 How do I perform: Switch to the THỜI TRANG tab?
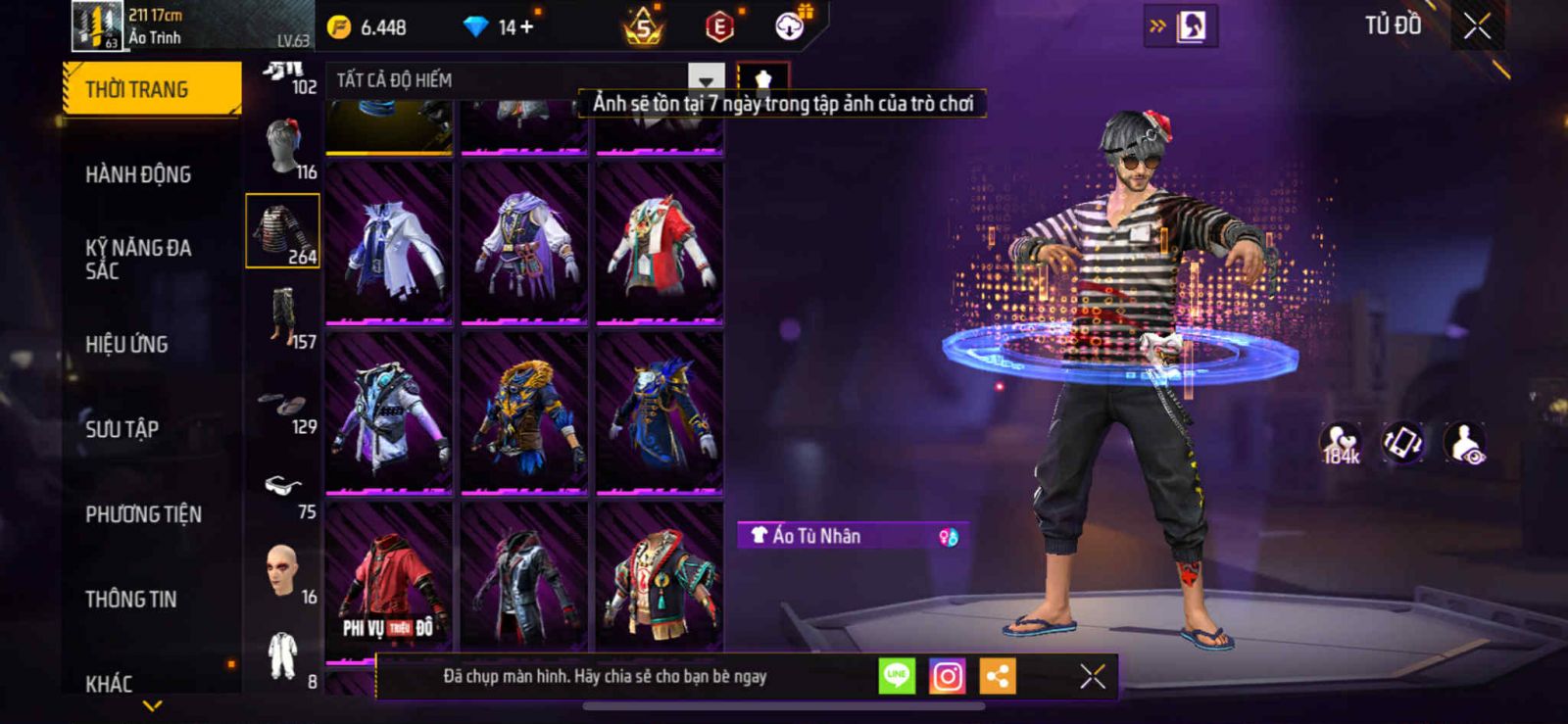pos(151,89)
